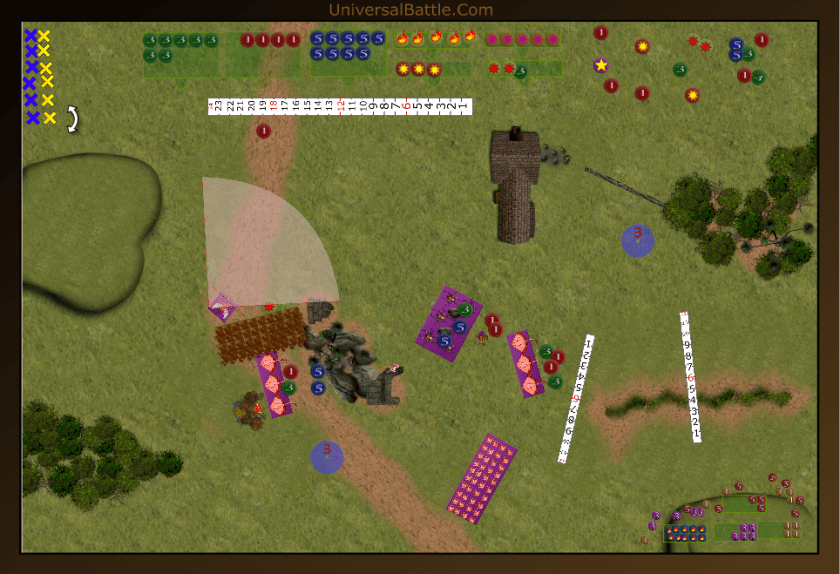Click the white rotate arrows icon
Screen dimensions: 840x574
(71, 119)
